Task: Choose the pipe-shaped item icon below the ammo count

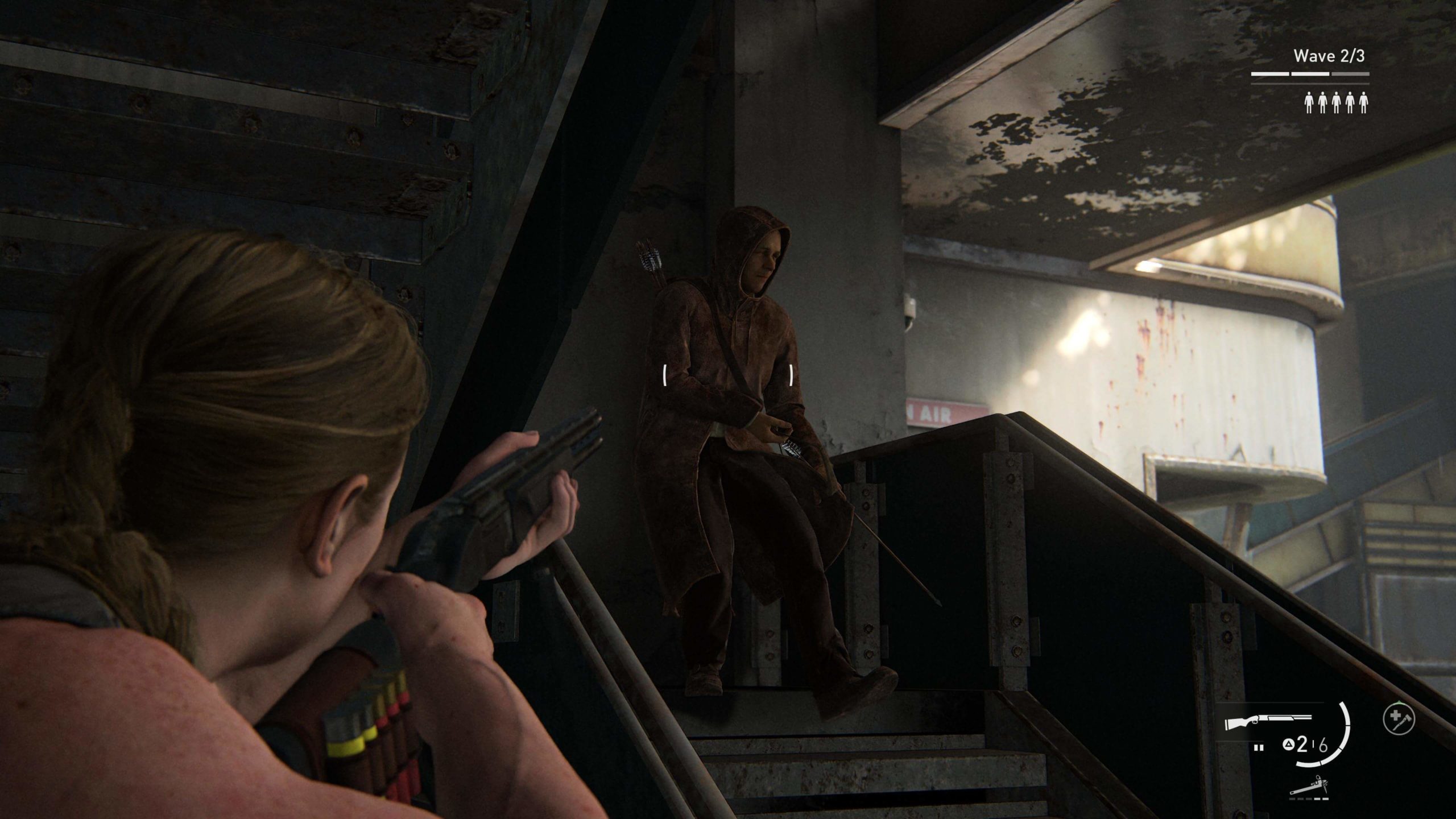Action: 1314,787
